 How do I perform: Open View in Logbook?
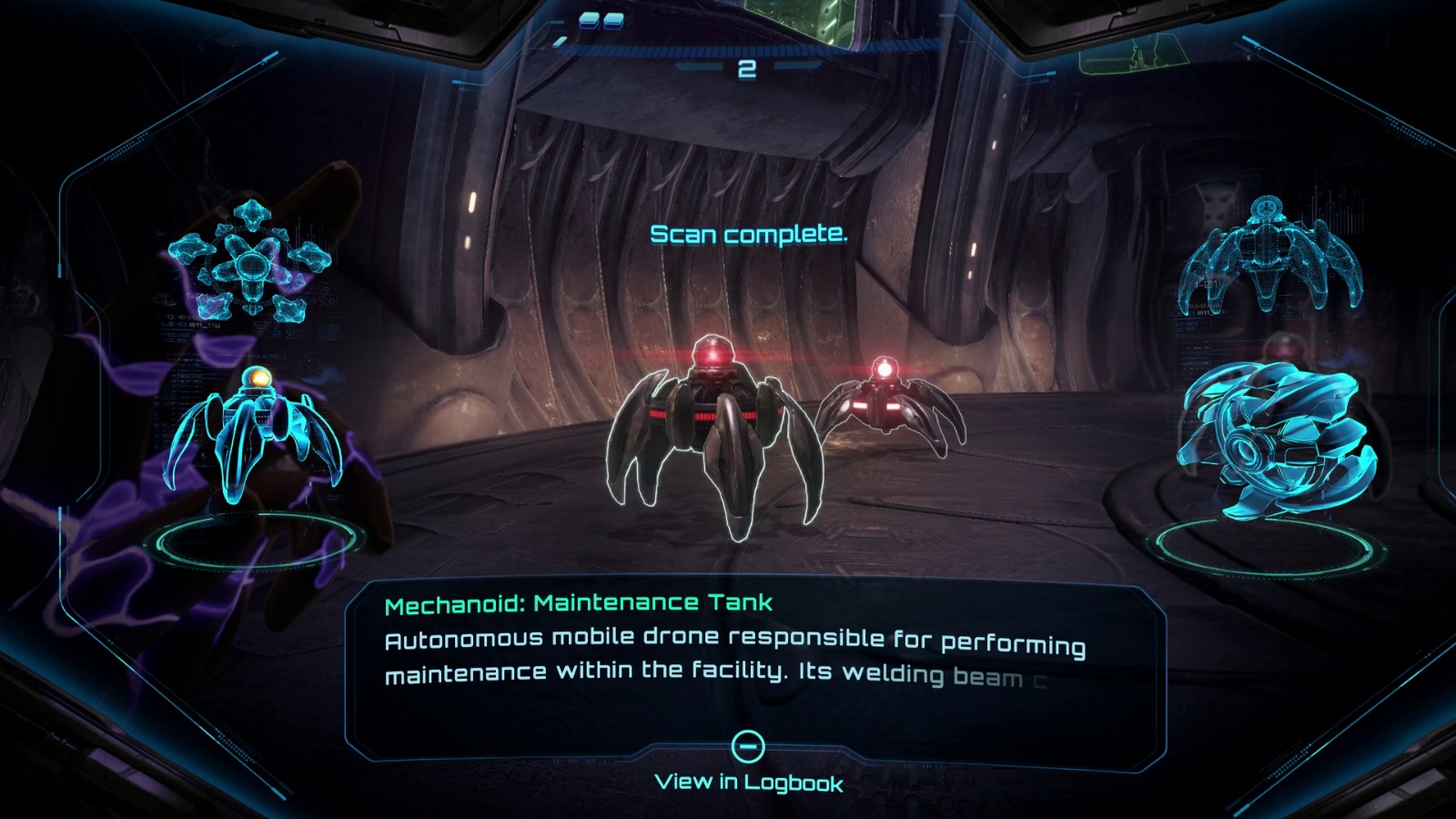click(749, 781)
